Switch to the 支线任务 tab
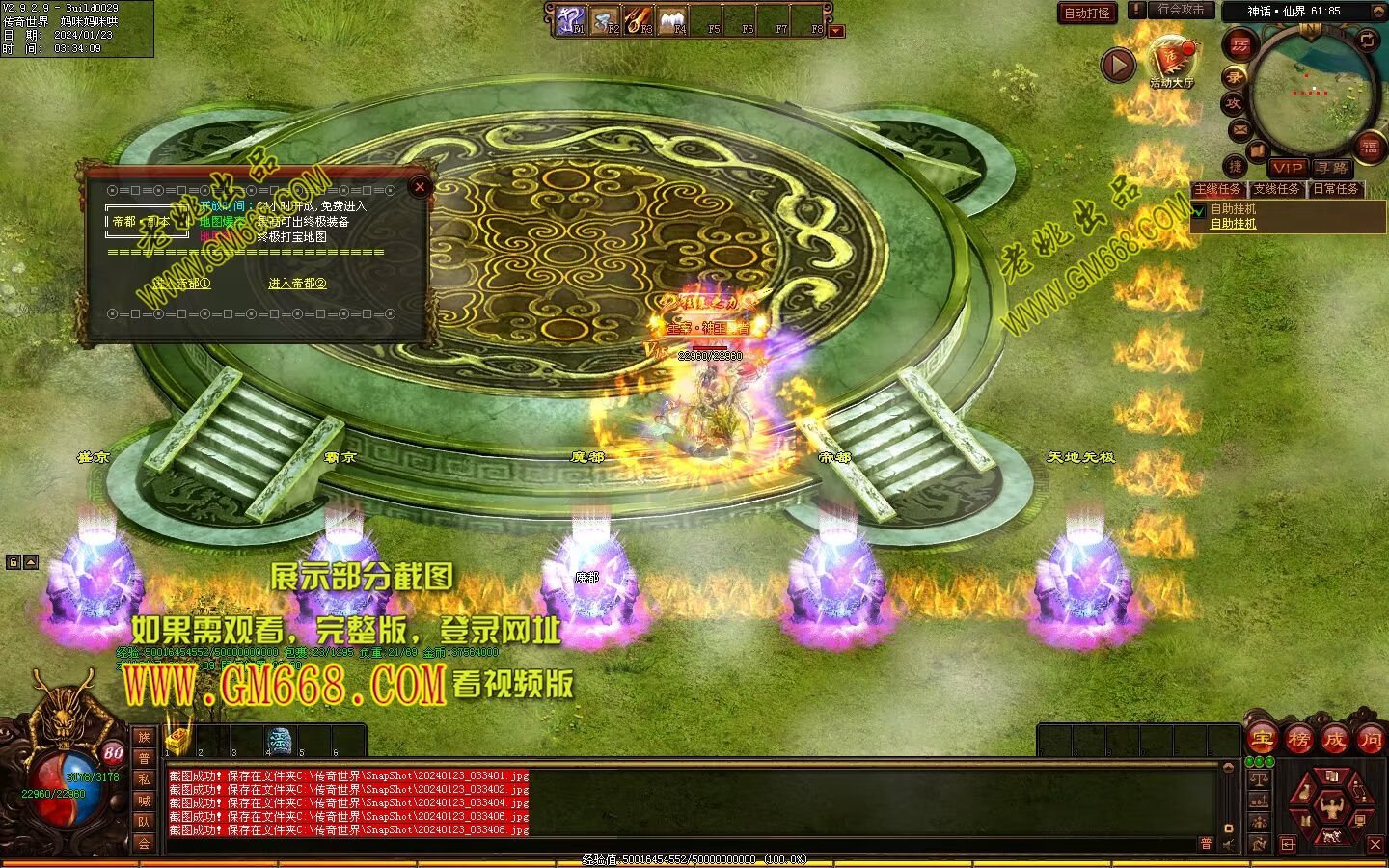1389x868 pixels. 1276,189
